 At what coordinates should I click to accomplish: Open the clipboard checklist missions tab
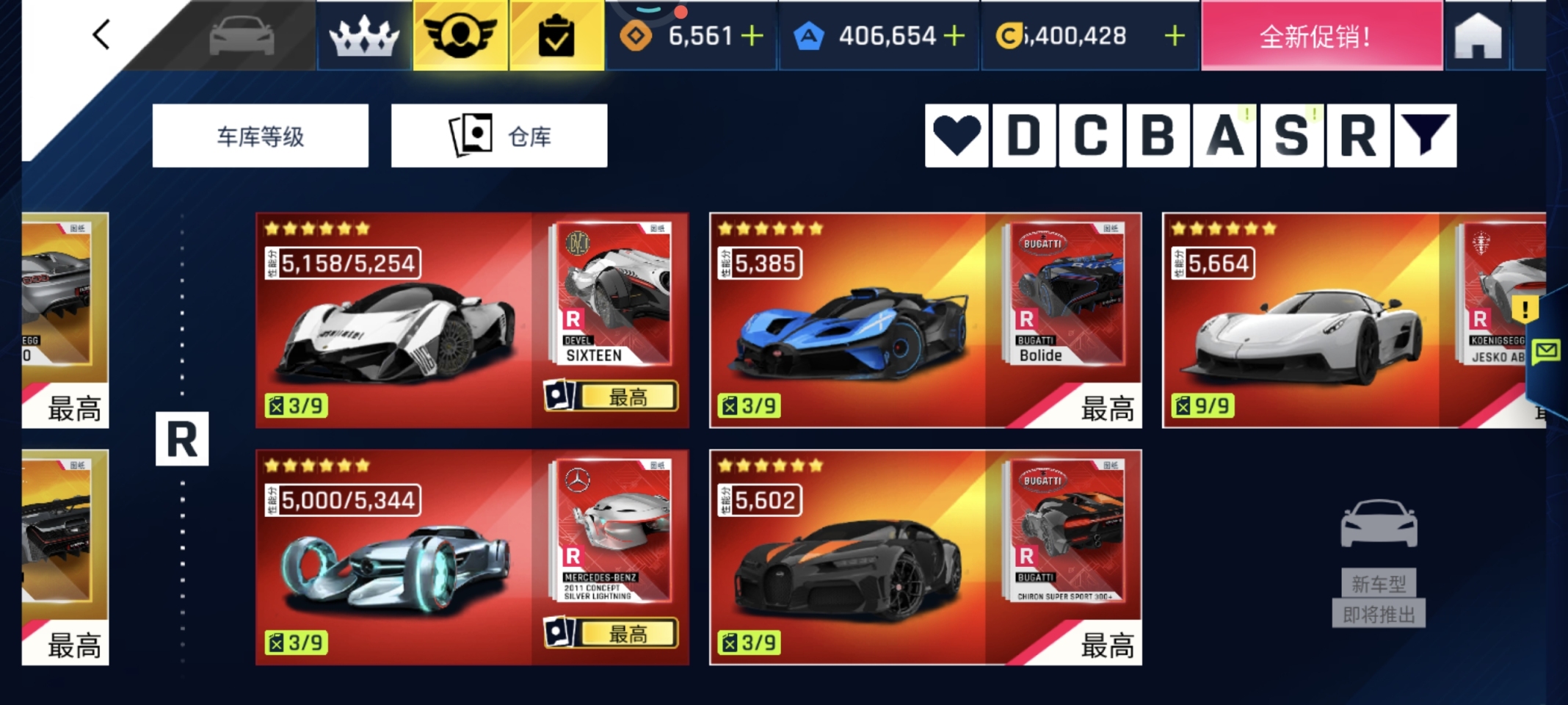(556, 36)
